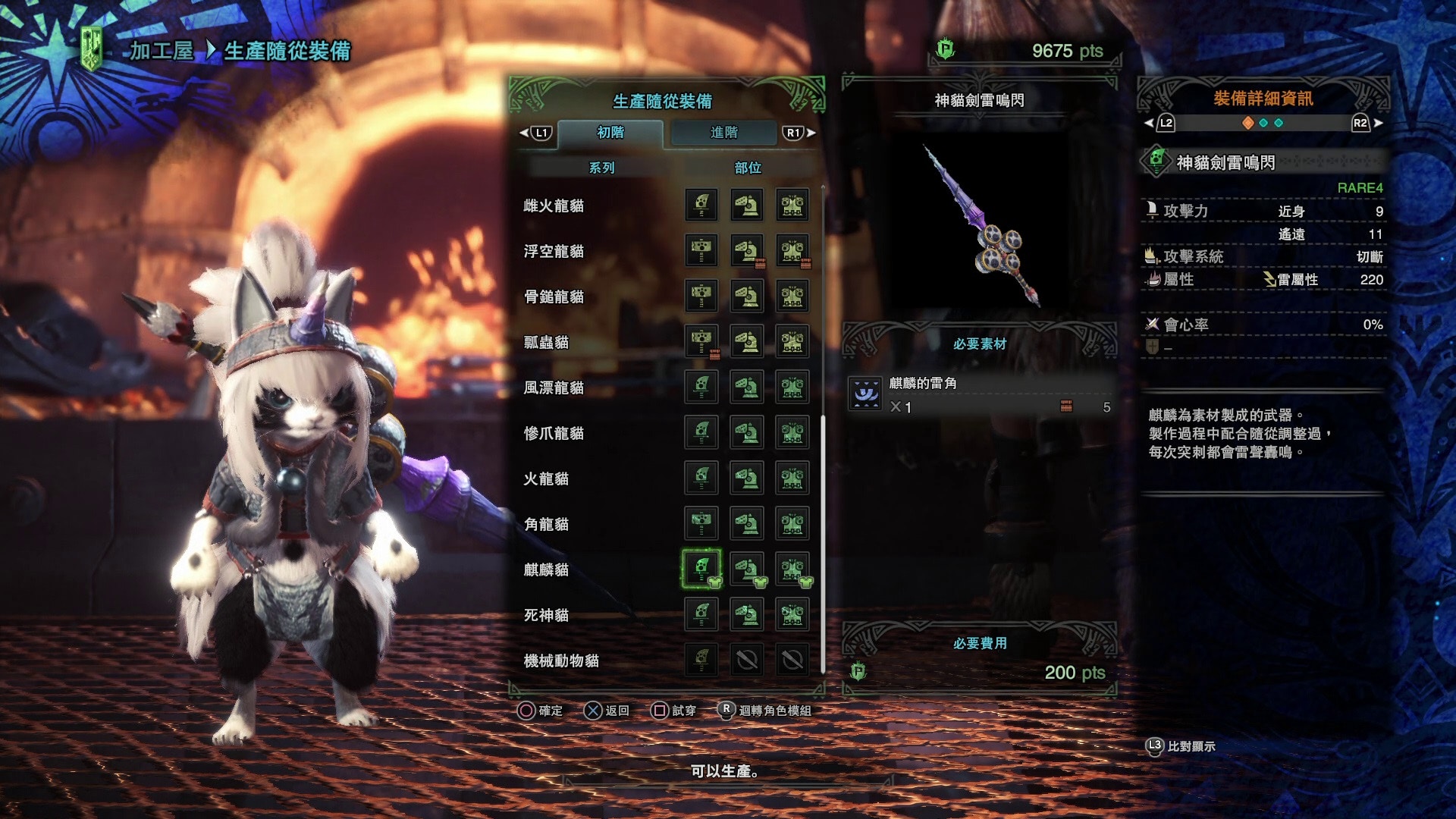Switch to the 進階 tab
Screen dimensions: 1456x819
pos(723,133)
